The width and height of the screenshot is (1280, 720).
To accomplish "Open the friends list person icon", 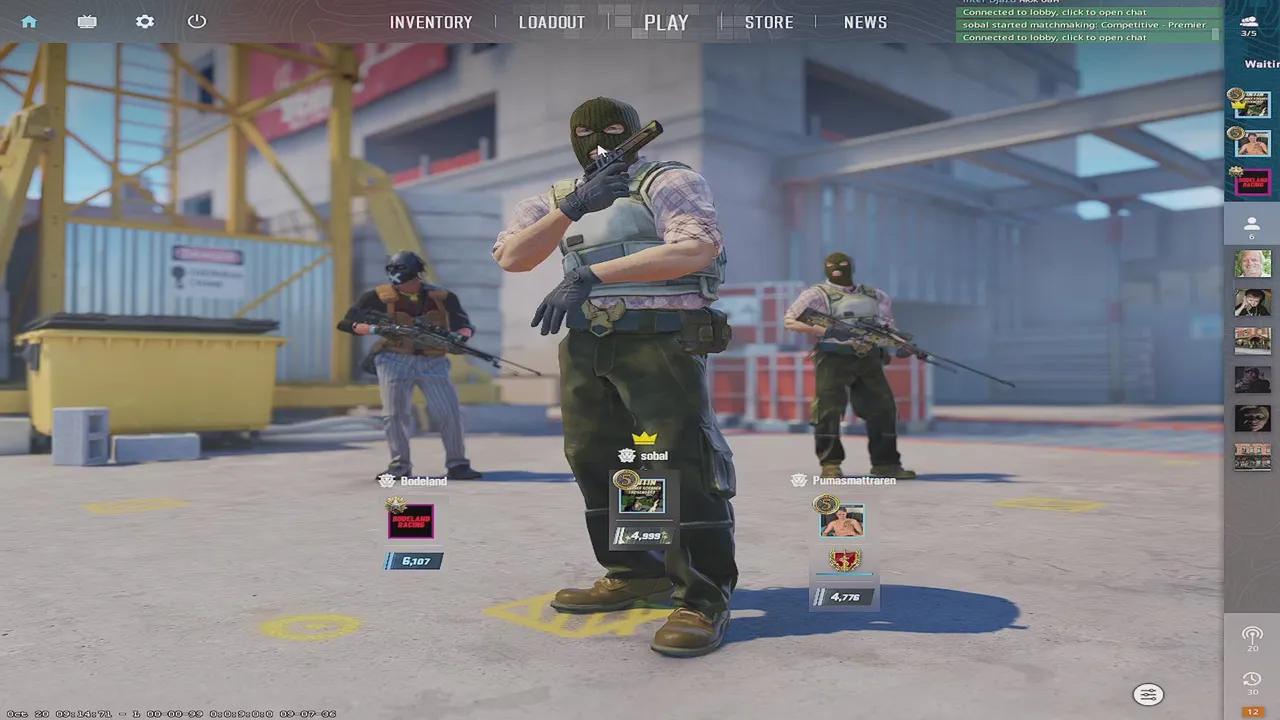I will [x=1252, y=224].
